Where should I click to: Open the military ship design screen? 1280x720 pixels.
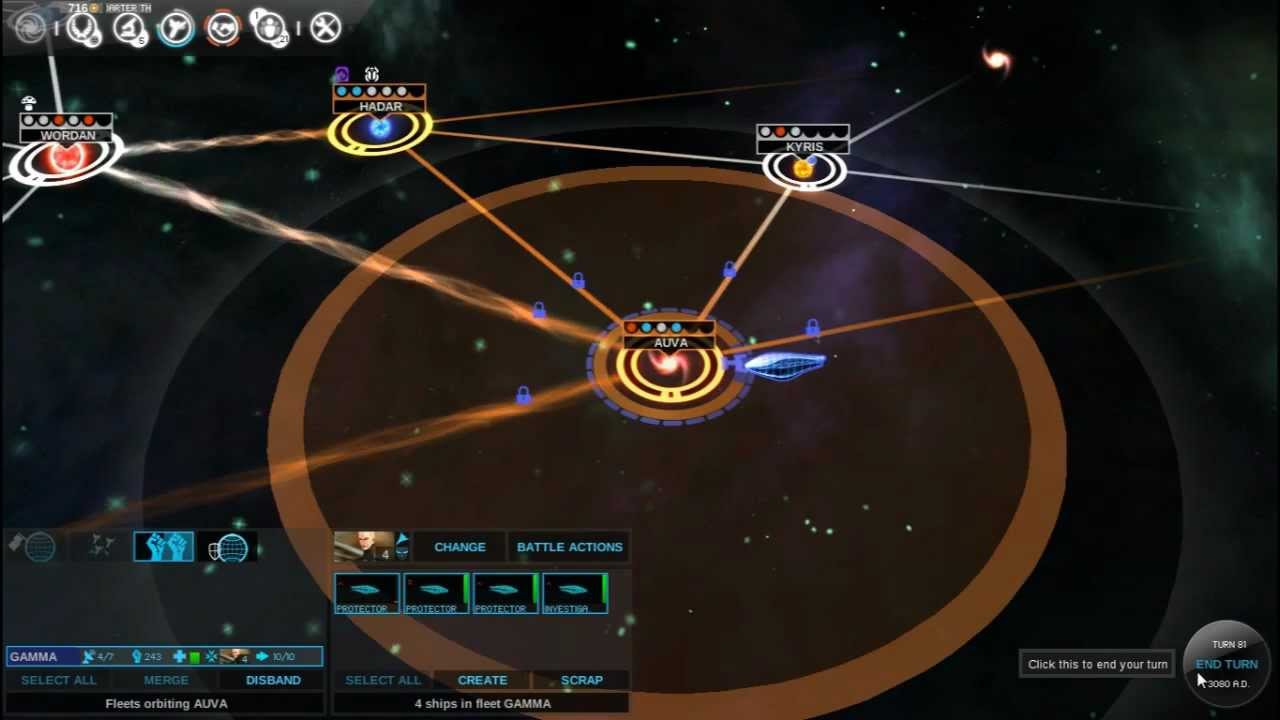click(x=176, y=28)
